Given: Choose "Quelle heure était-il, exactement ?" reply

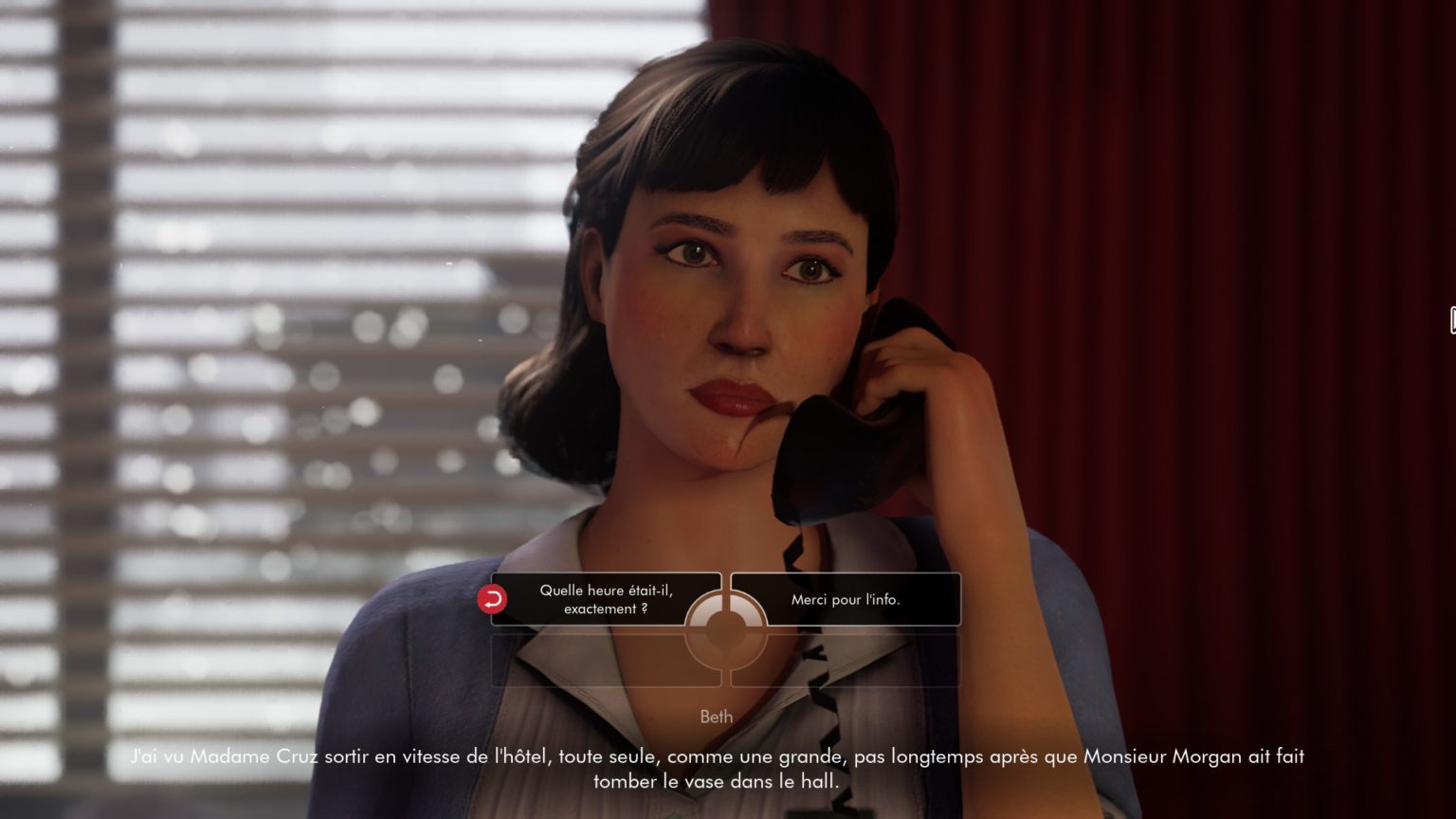Looking at the screenshot, I should pyautogui.click(x=606, y=599).
